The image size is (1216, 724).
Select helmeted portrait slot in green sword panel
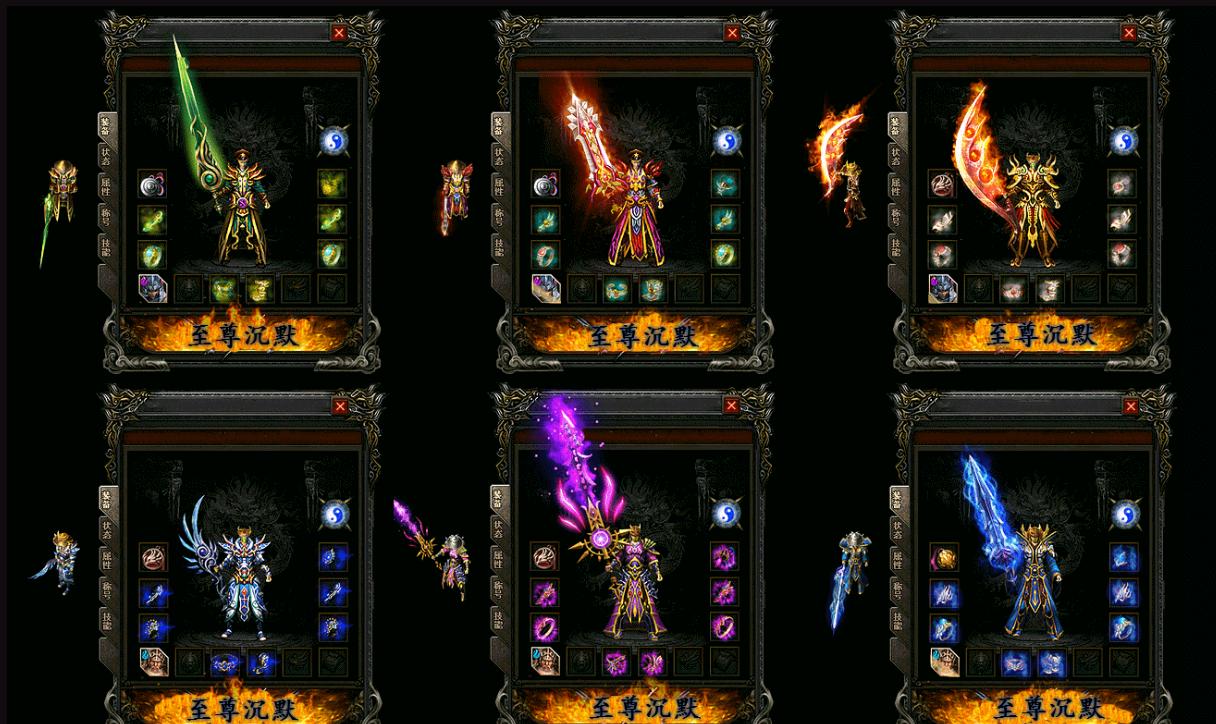tap(152, 289)
